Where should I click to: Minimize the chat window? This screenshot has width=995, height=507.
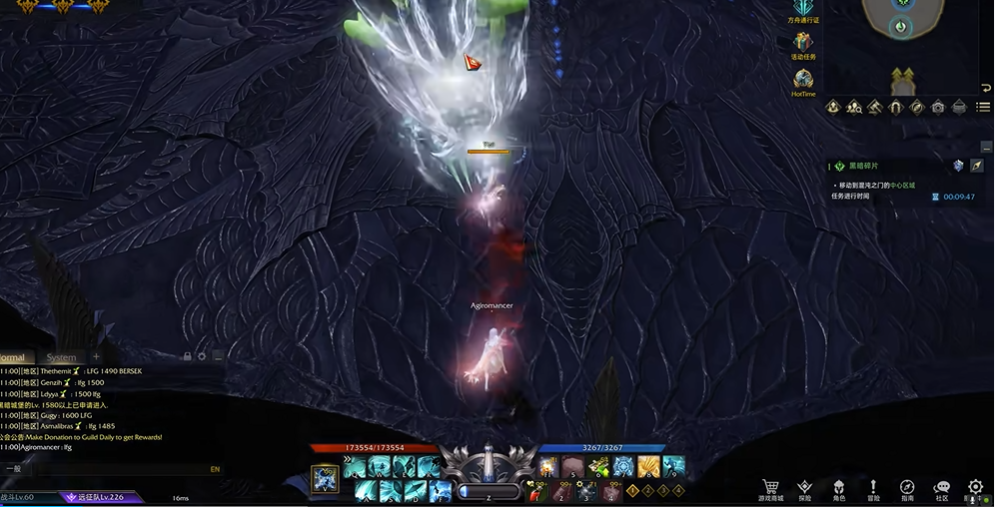point(218,356)
